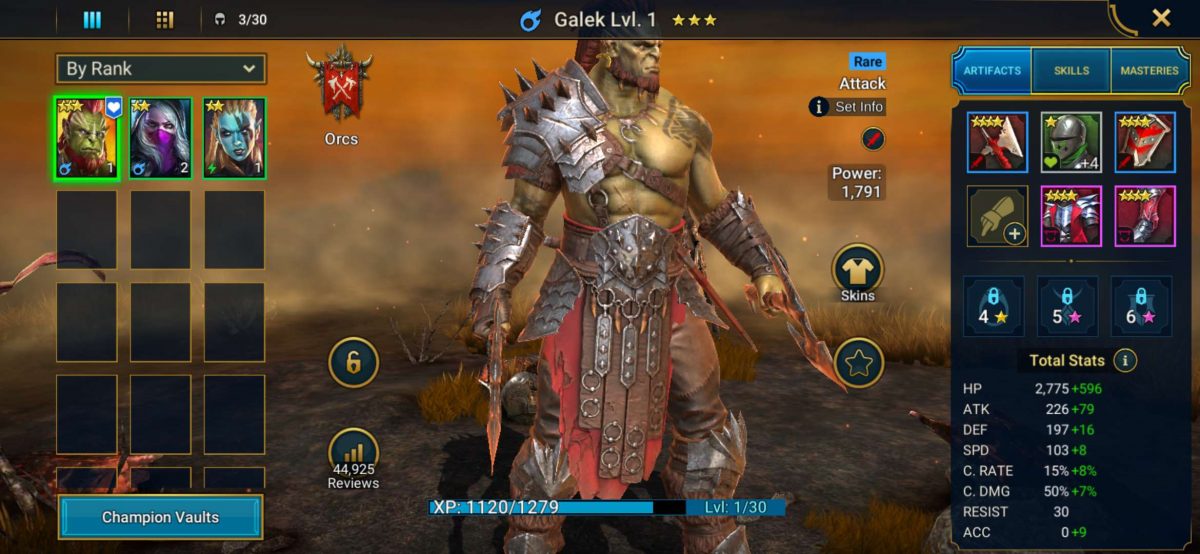Click the empty gloves artifact slot
The height and width of the screenshot is (554, 1200).
click(997, 216)
